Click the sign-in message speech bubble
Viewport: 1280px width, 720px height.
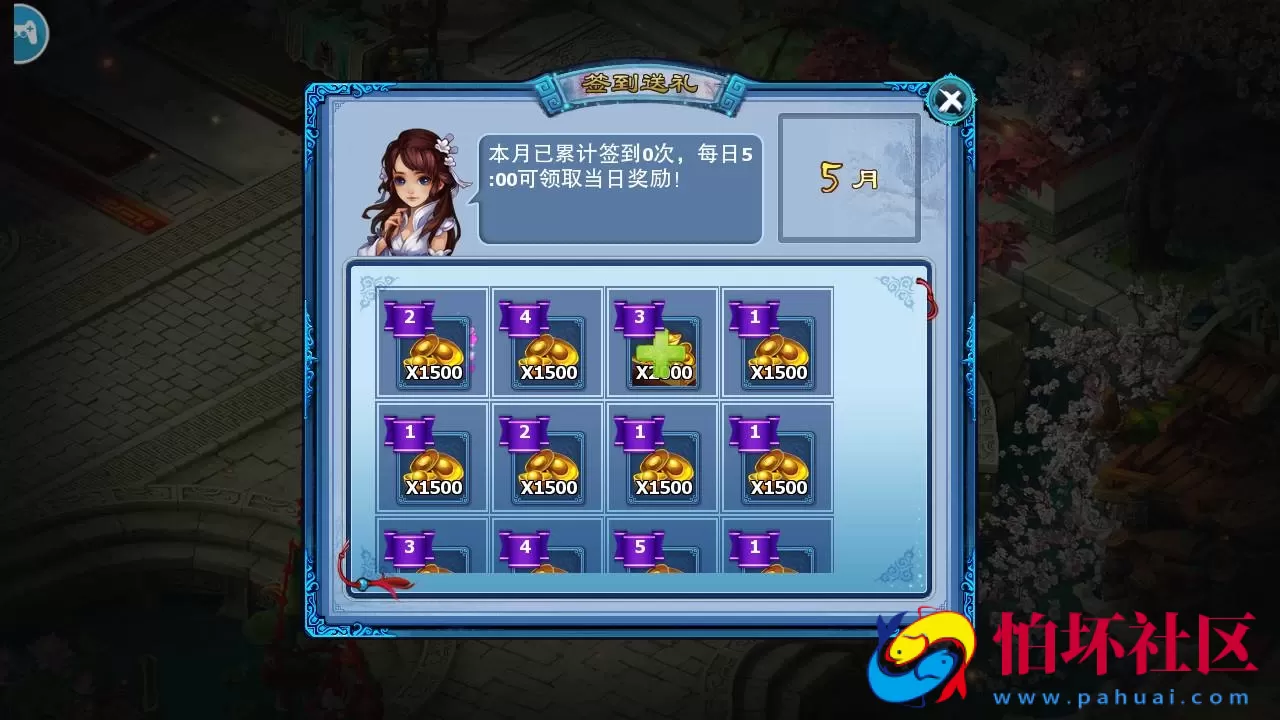click(620, 185)
